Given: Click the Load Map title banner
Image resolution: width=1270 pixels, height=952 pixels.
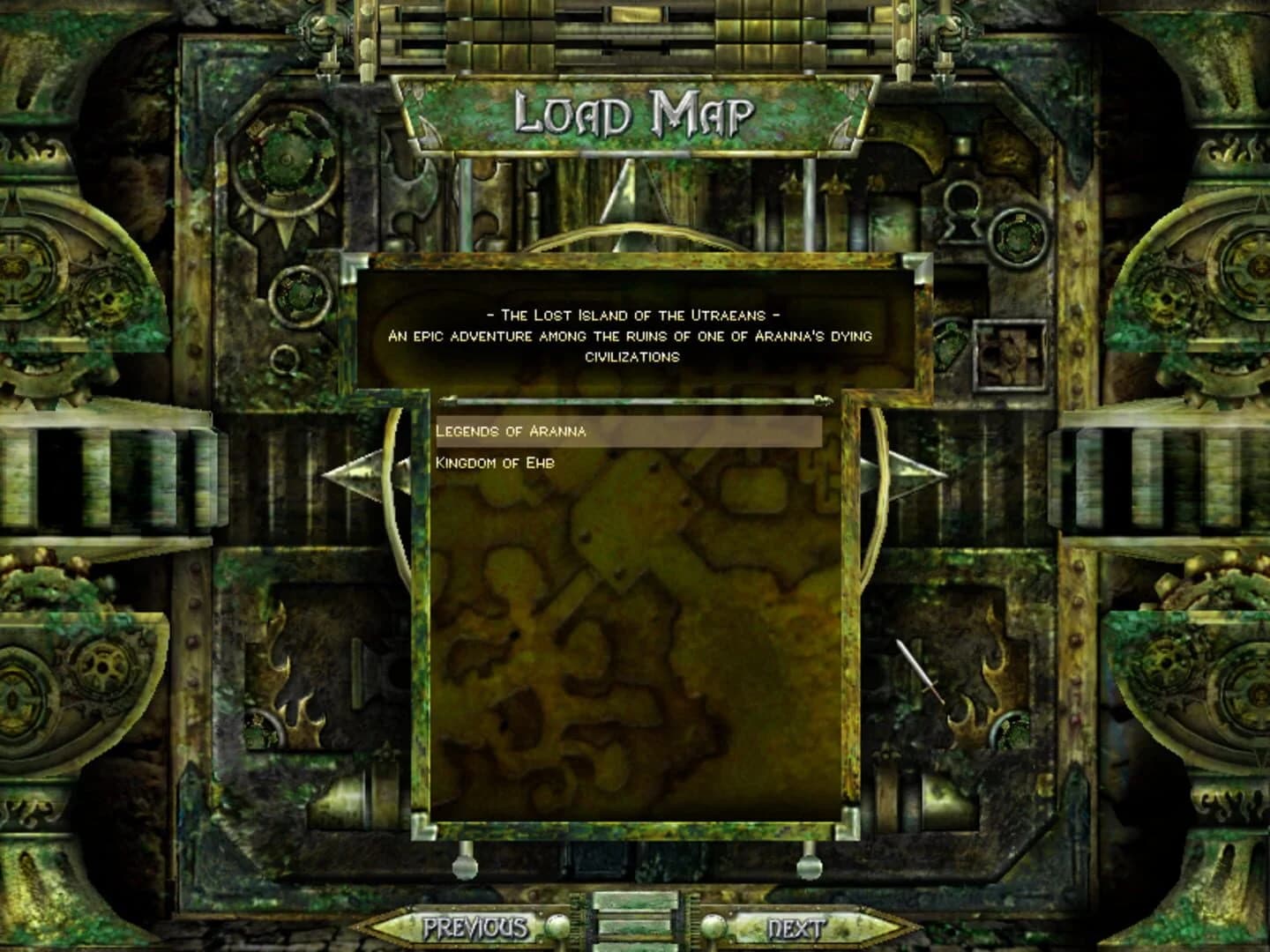Looking at the screenshot, I should (635, 111).
